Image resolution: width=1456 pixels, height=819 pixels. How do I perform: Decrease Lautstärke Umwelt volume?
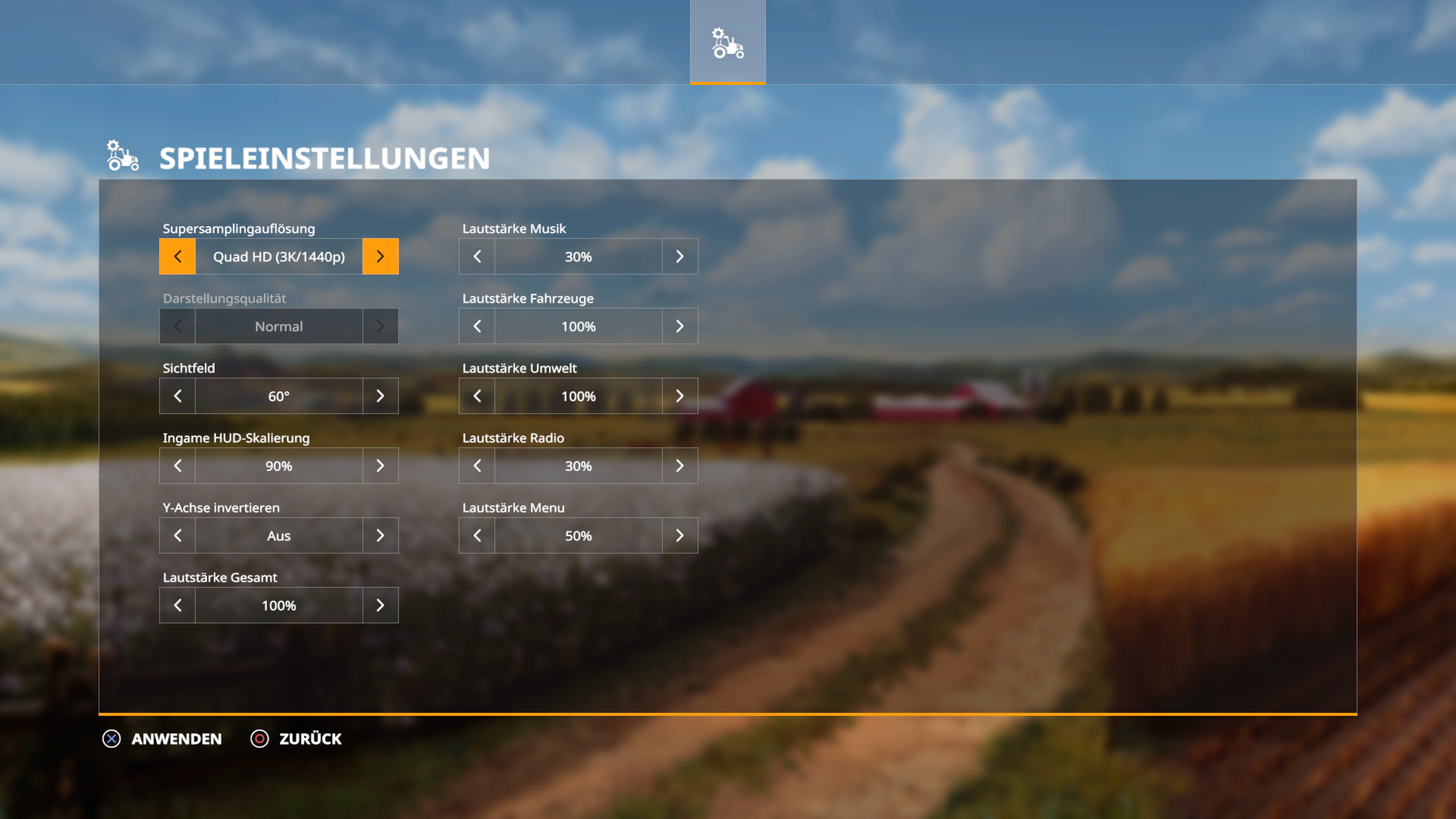477,396
